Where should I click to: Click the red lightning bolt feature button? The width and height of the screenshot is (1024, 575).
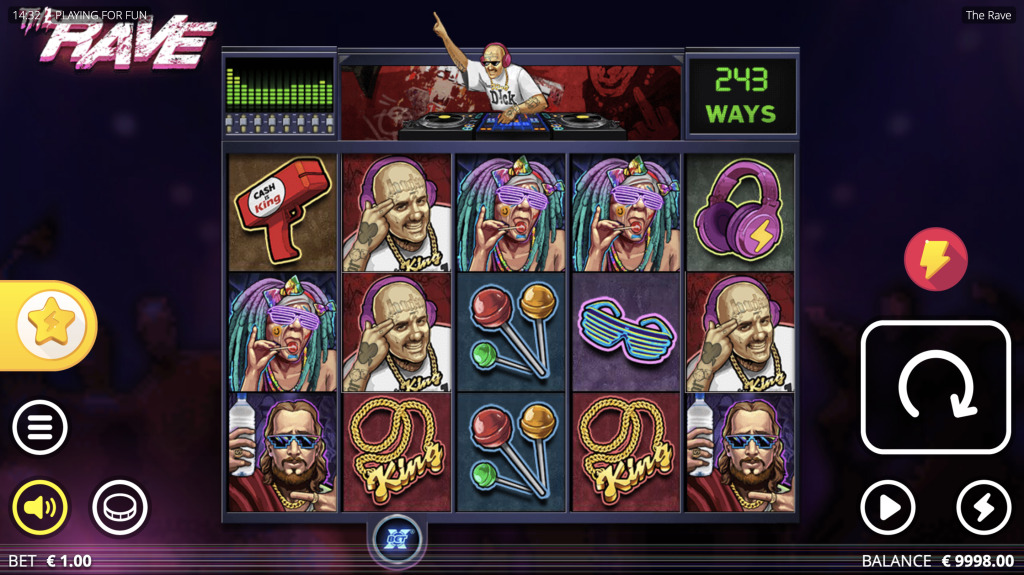click(935, 259)
